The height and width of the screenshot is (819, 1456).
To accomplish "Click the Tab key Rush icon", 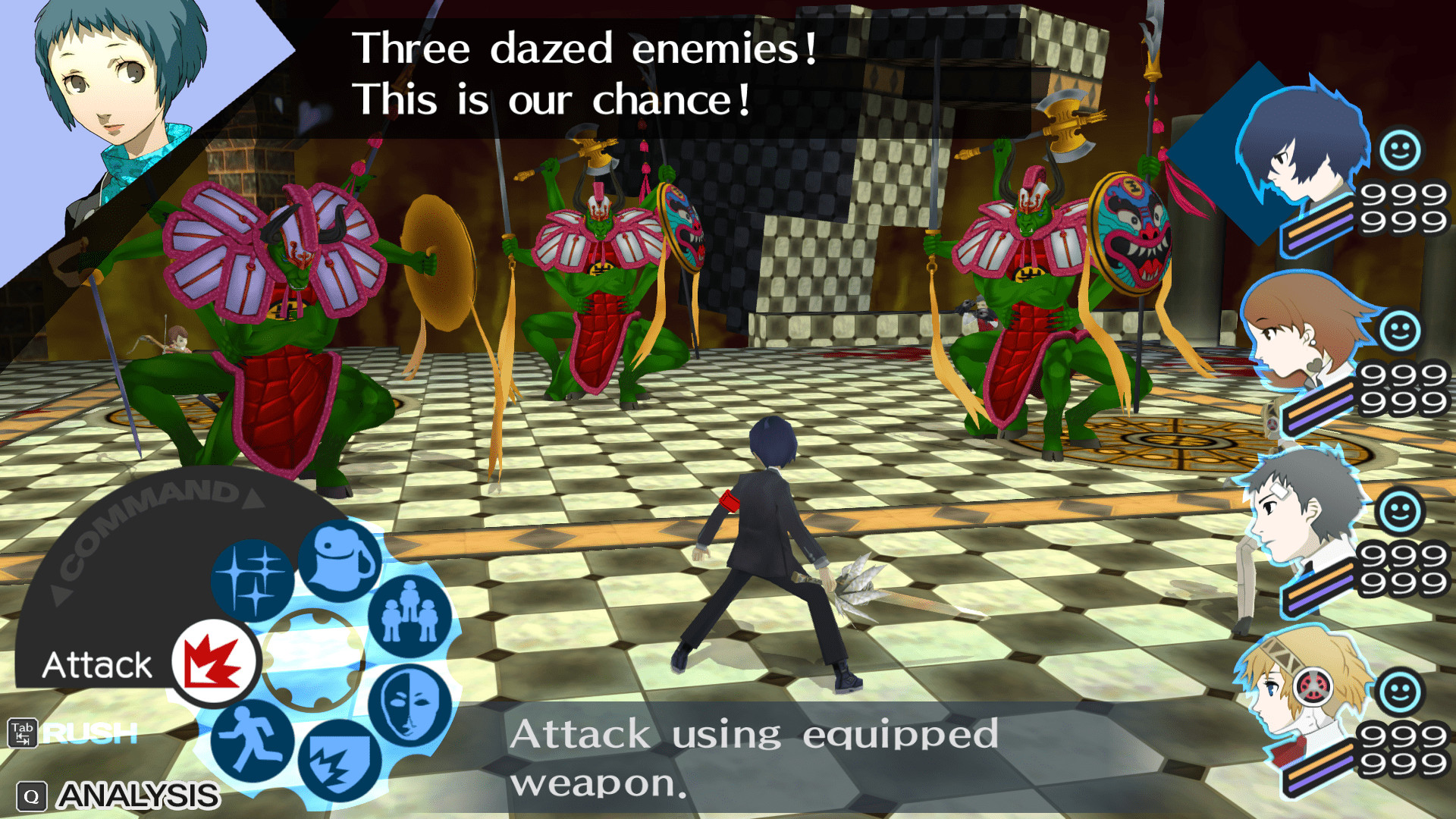I will pos(23,733).
